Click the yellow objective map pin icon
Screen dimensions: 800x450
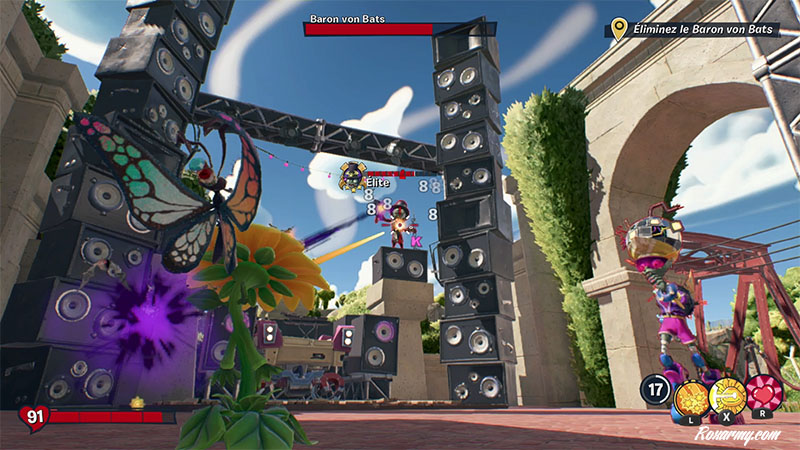click(619, 28)
